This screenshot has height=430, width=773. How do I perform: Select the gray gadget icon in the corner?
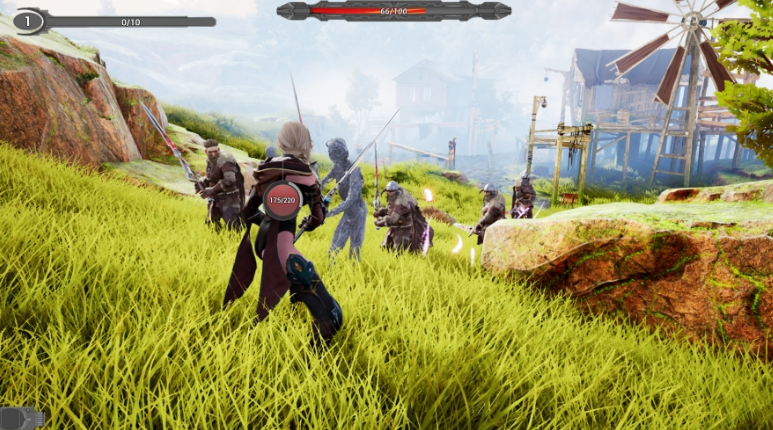pos(21,418)
